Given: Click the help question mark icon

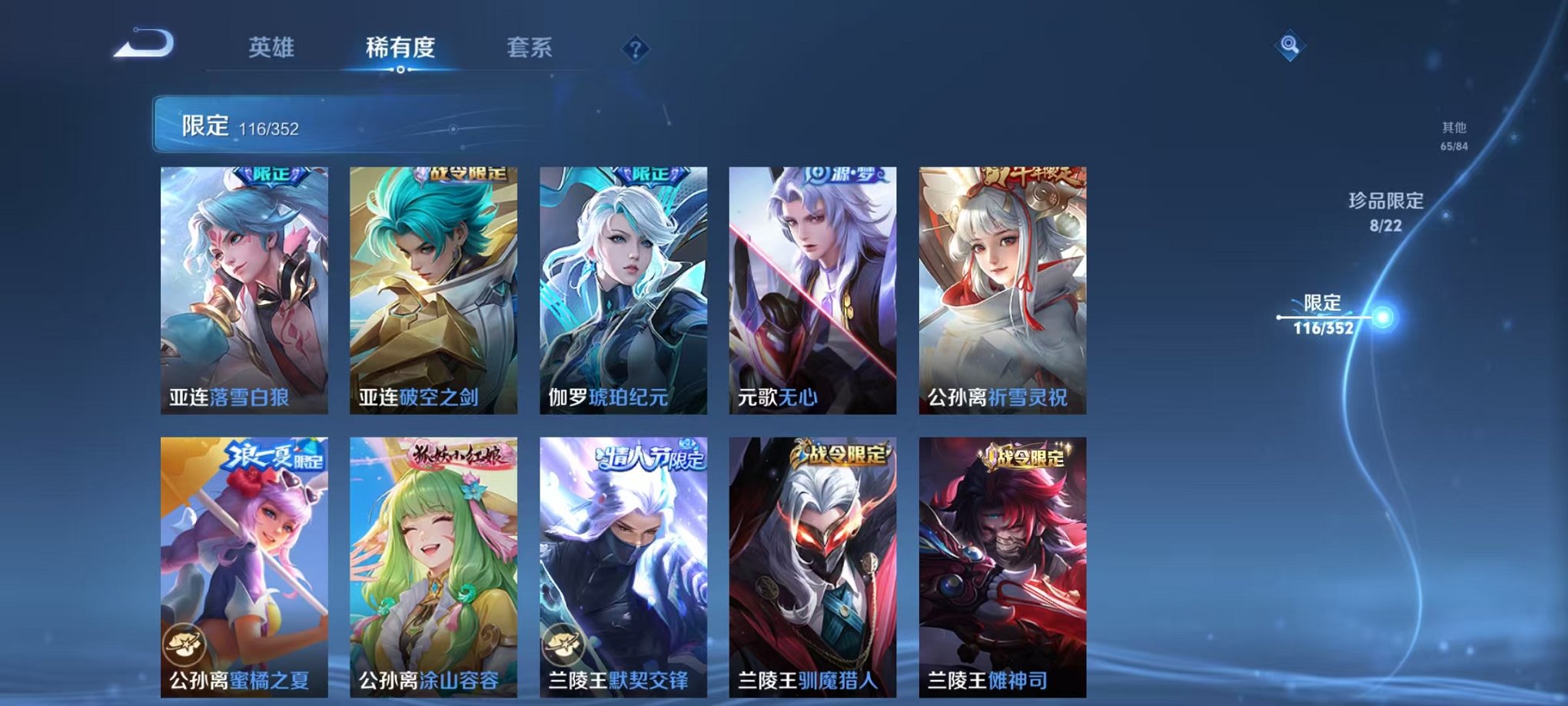Looking at the screenshot, I should (634, 50).
